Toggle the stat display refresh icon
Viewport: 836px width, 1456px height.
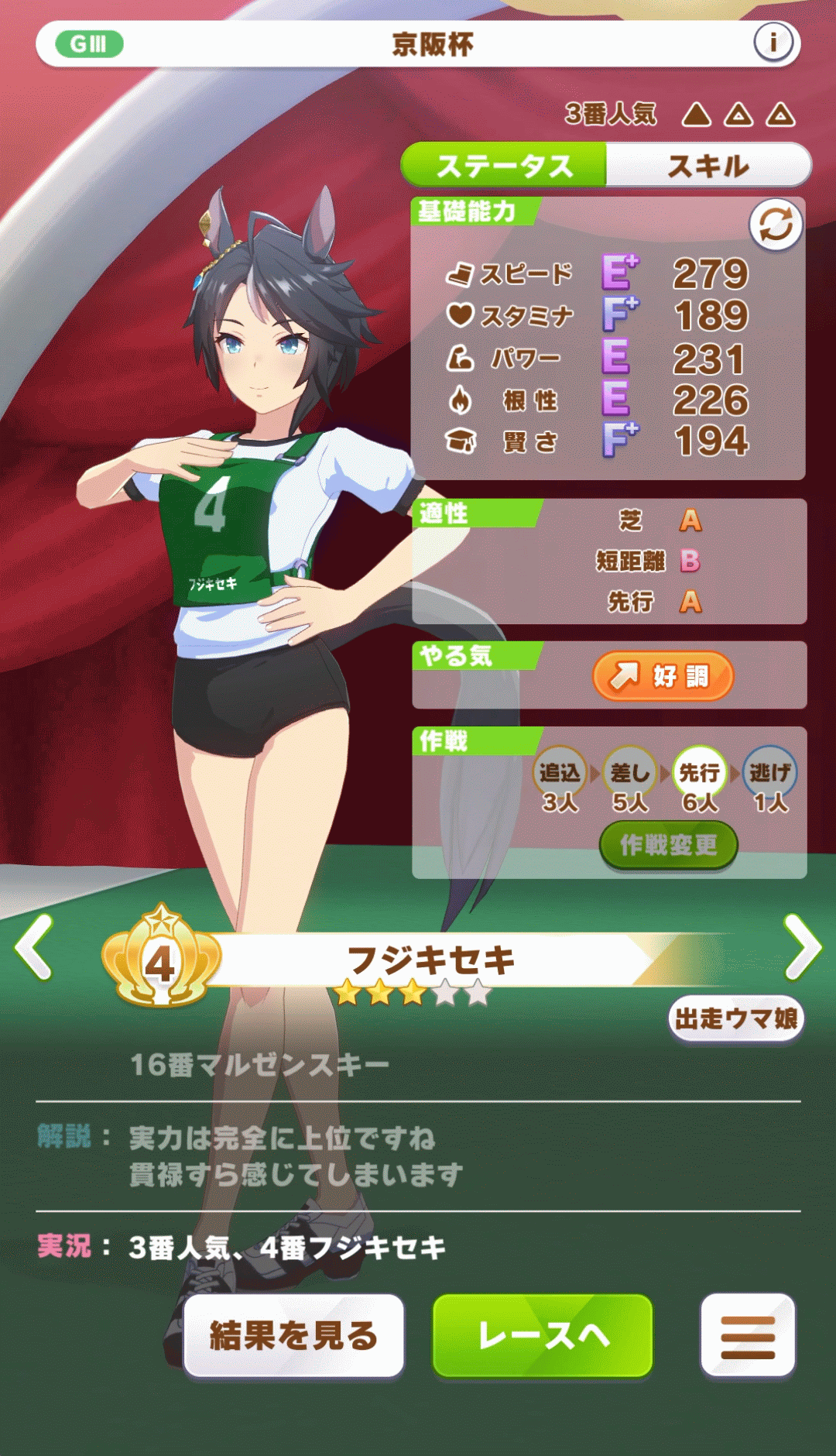776,225
